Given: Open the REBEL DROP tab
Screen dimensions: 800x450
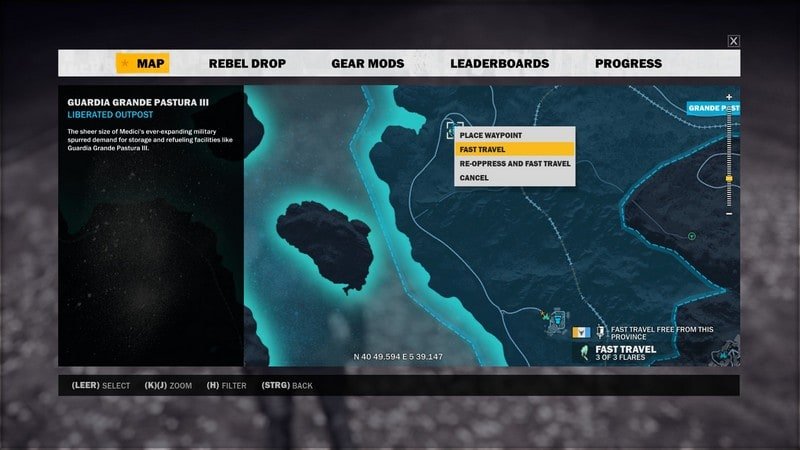Looking at the screenshot, I should coord(247,63).
